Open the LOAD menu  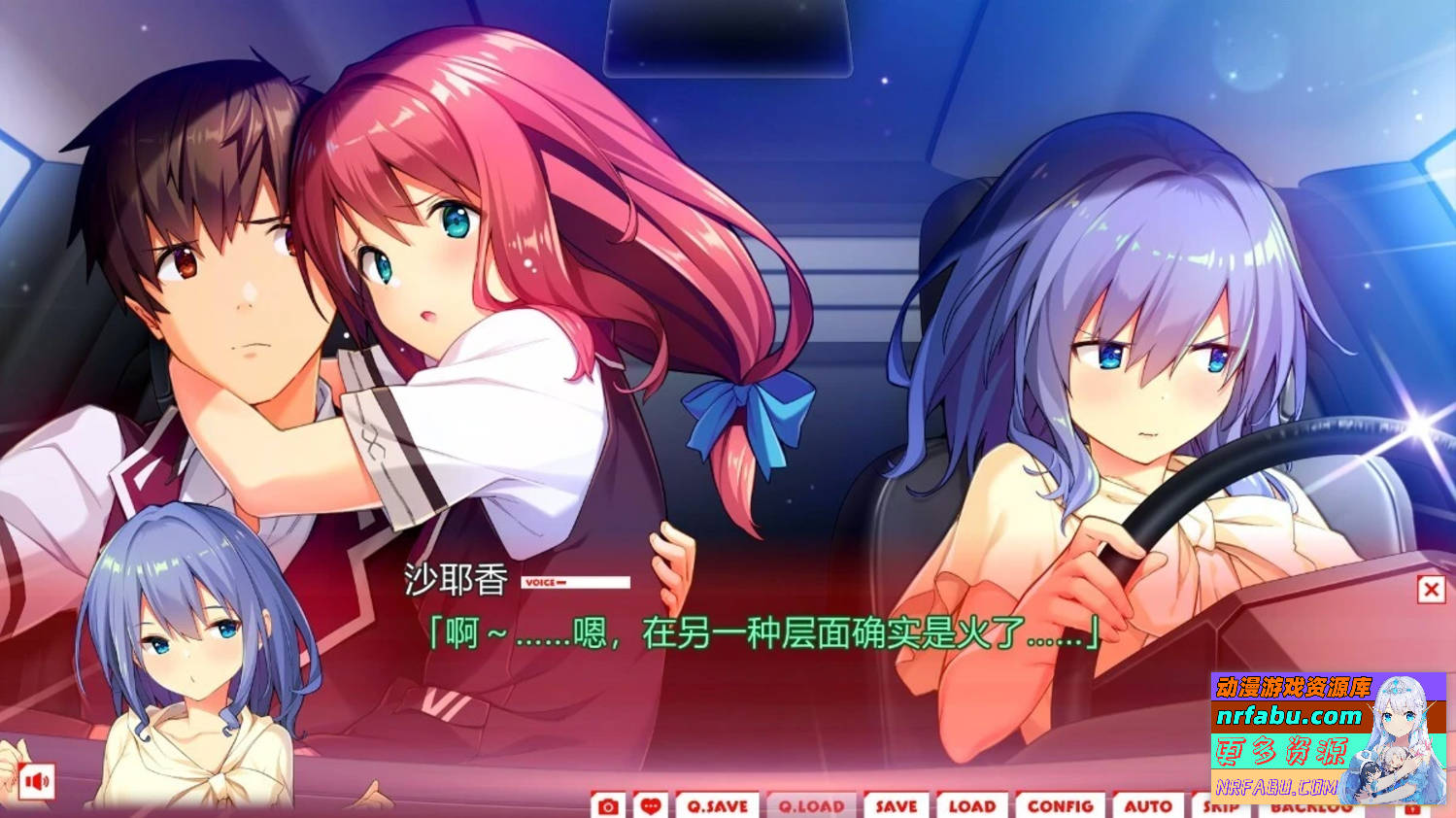pyautogui.click(x=972, y=805)
